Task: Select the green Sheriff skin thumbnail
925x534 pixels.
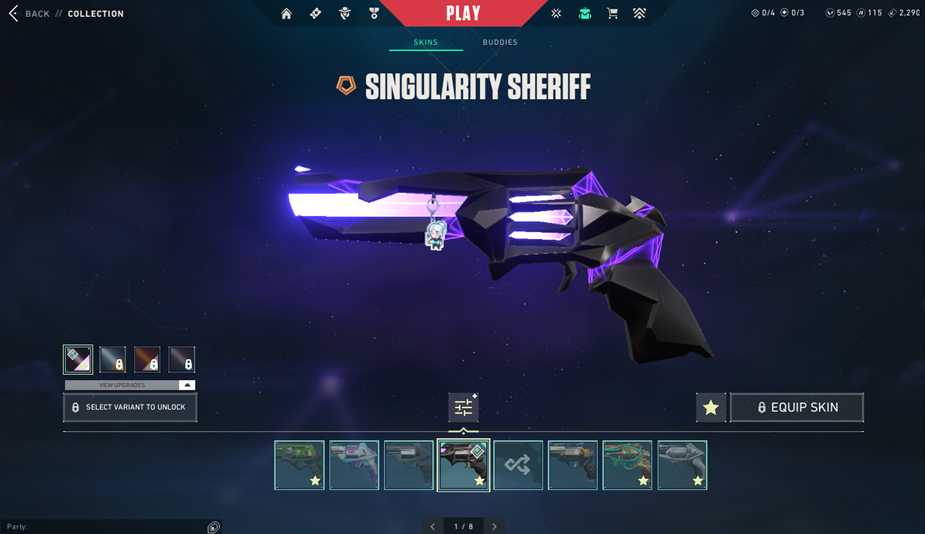Action: tap(300, 465)
